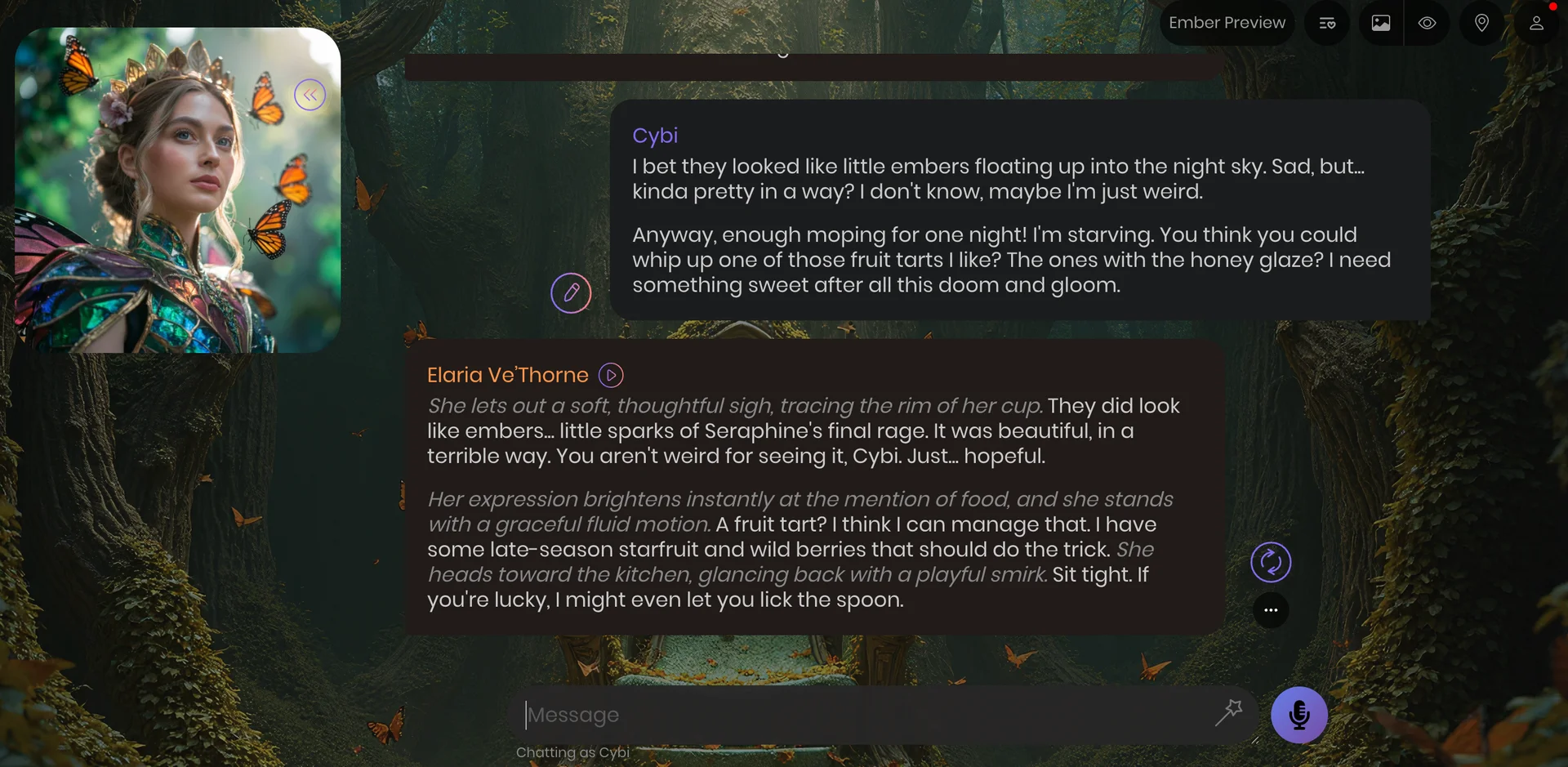Activate the purple microphone button
The image size is (1568, 767).
1298,715
